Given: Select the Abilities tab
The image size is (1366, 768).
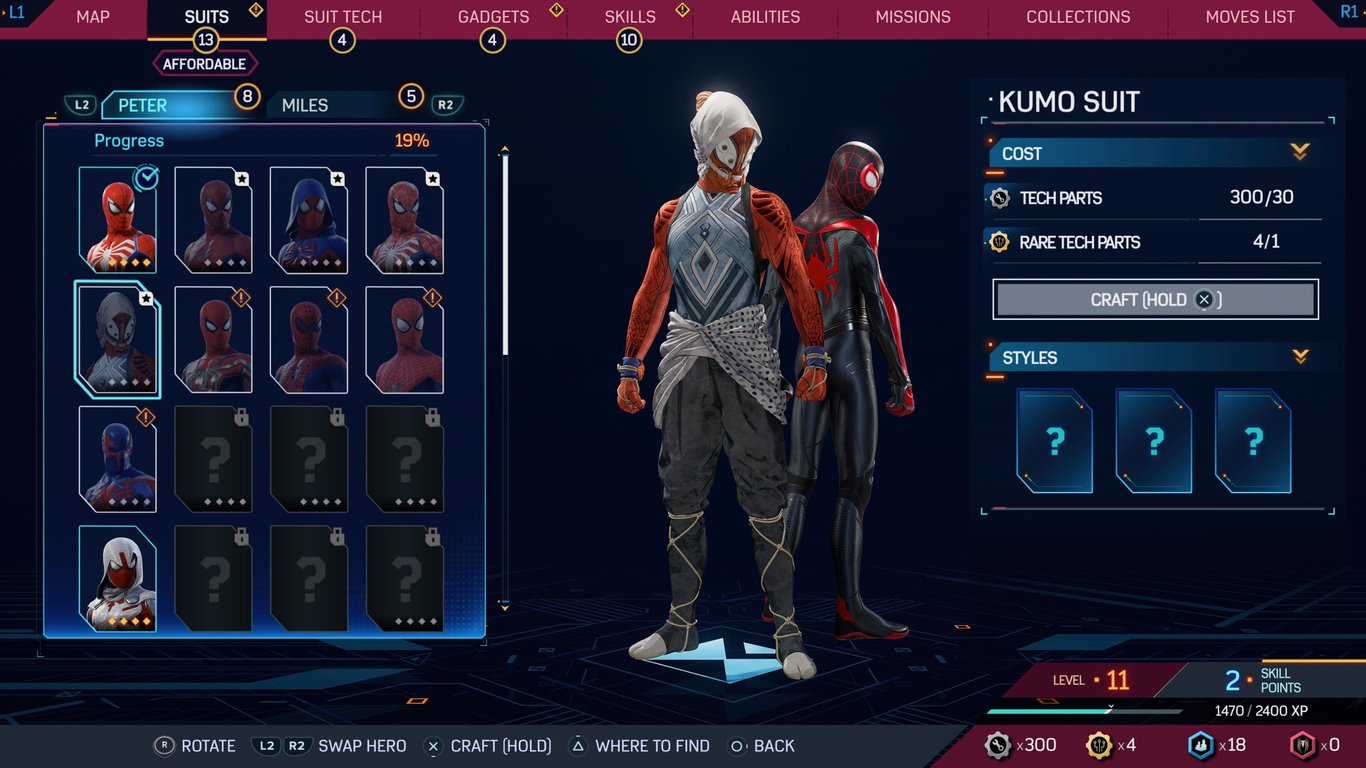Looking at the screenshot, I should coord(765,17).
